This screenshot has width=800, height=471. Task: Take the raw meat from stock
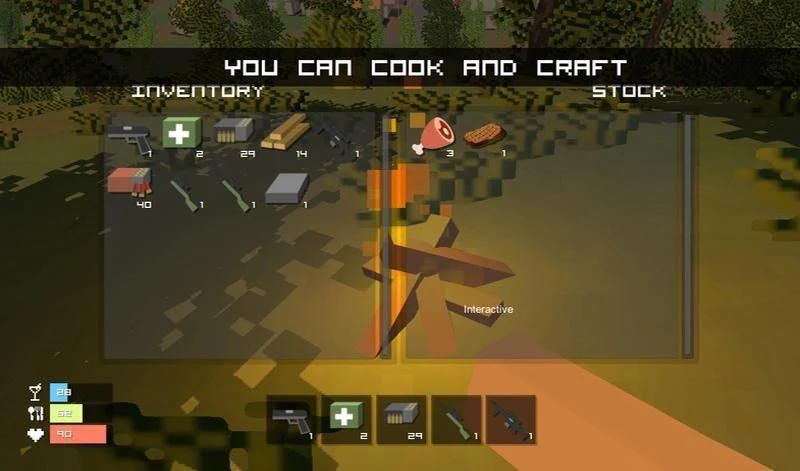pyautogui.click(x=434, y=134)
